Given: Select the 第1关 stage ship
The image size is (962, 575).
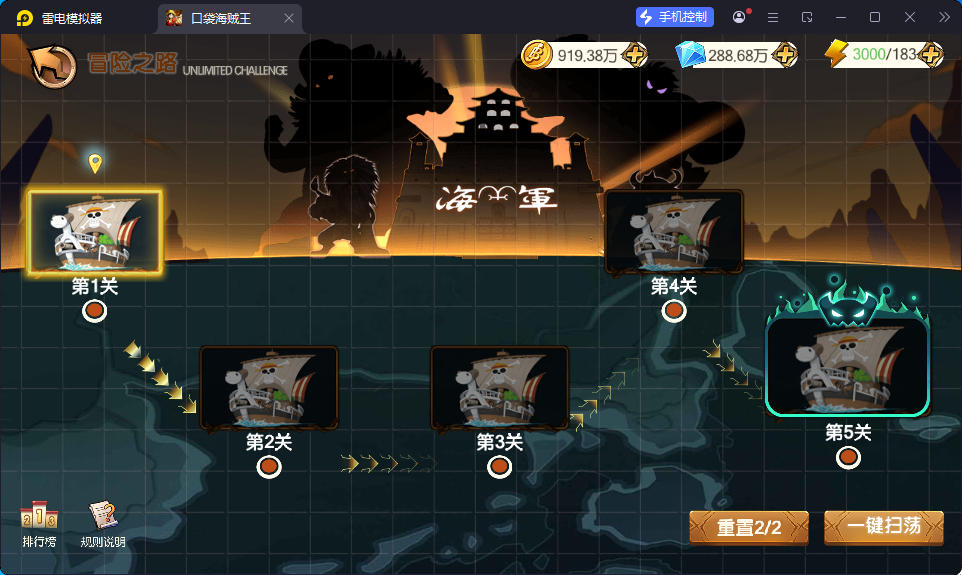Looking at the screenshot, I should tap(94, 233).
